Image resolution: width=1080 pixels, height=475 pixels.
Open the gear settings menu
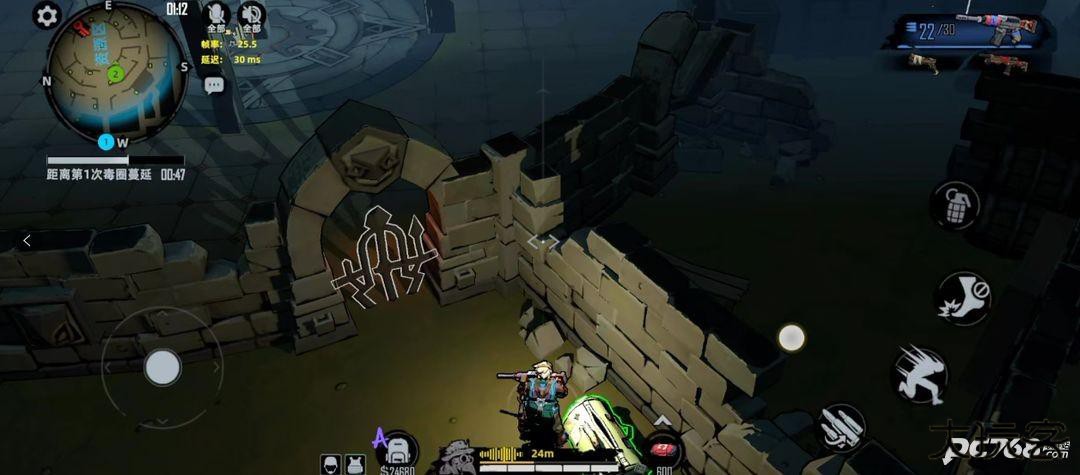(47, 15)
